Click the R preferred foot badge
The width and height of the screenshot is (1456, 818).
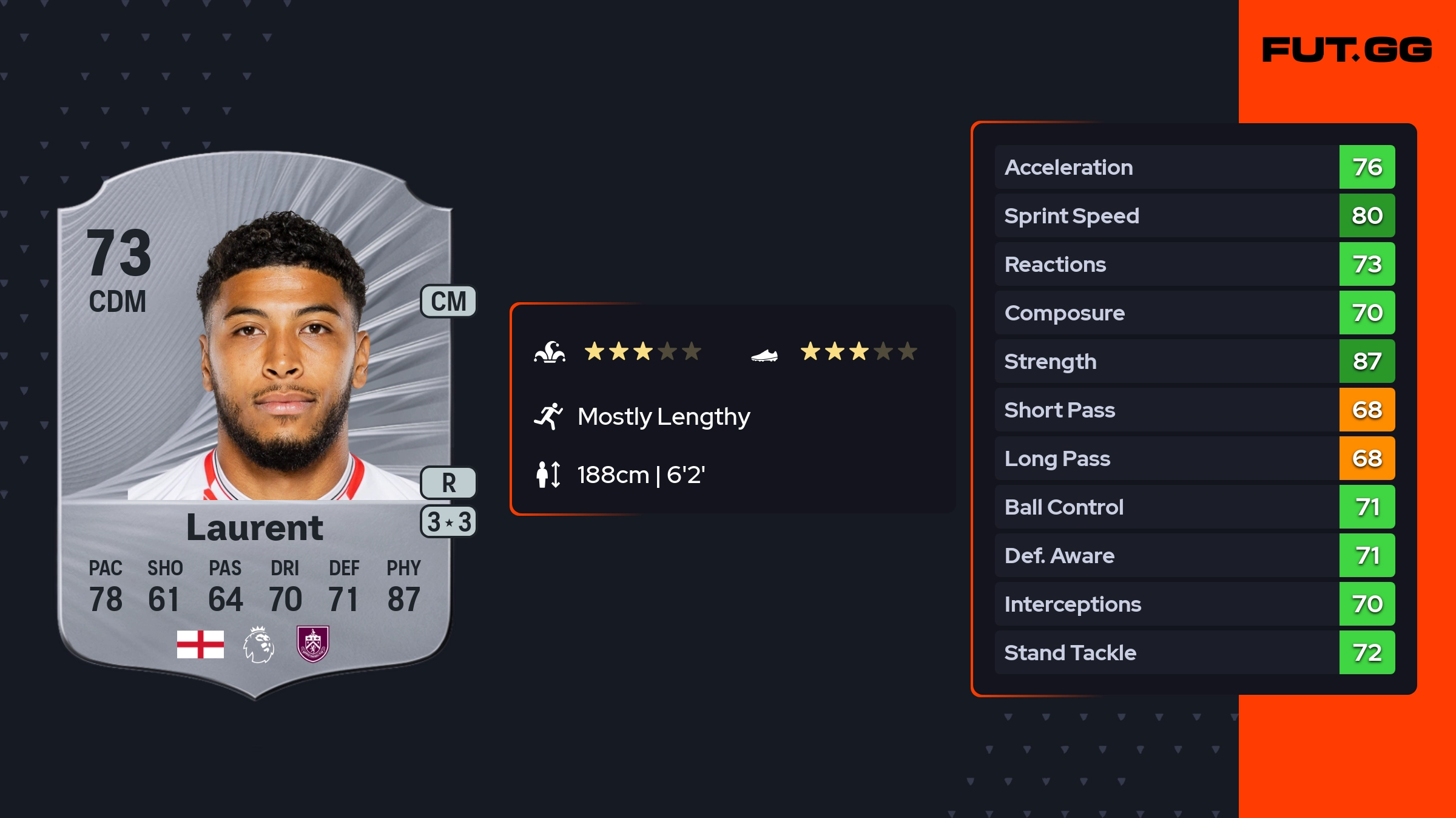pos(448,483)
